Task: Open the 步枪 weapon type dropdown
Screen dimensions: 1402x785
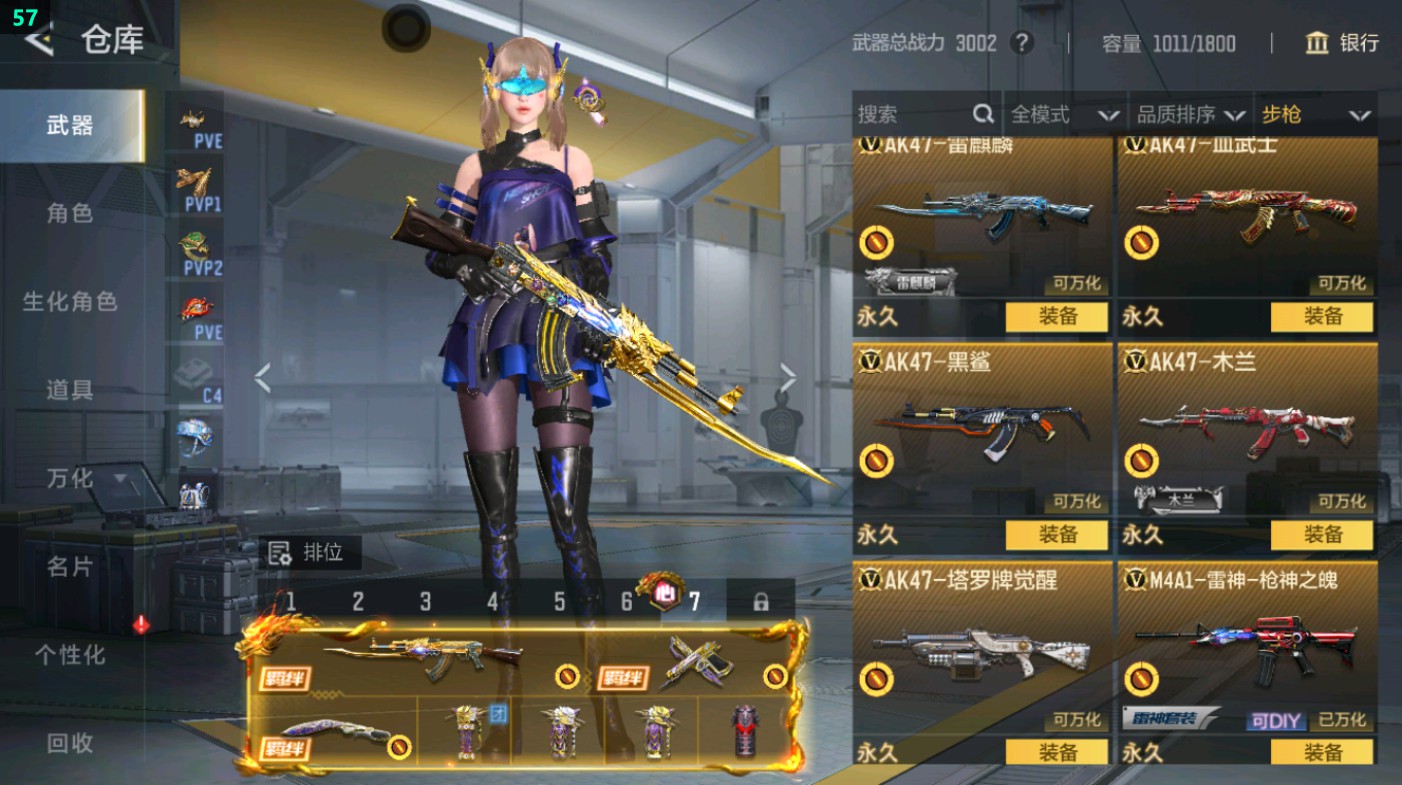Action: click(x=1315, y=115)
